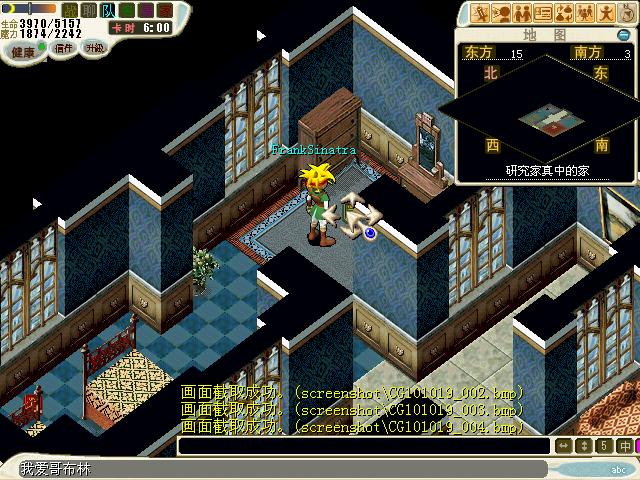Toggle the 战 battle mode button
Image resolution: width=640 pixels, height=480 pixels.
[x=69, y=9]
